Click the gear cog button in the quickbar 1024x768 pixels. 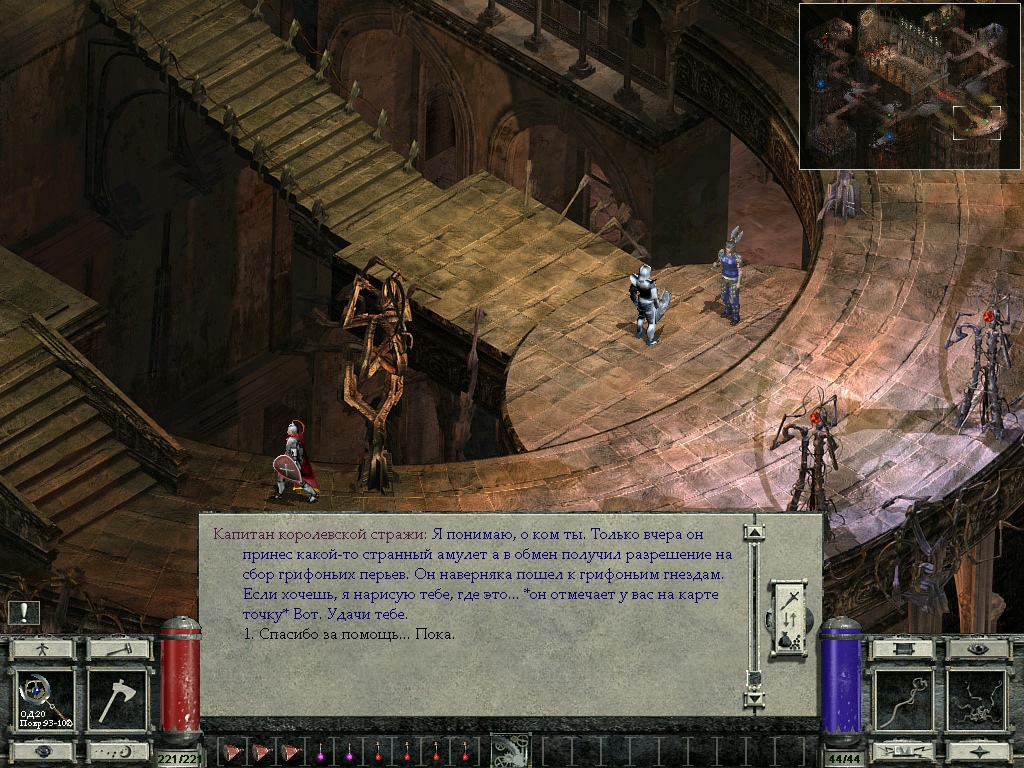510,750
